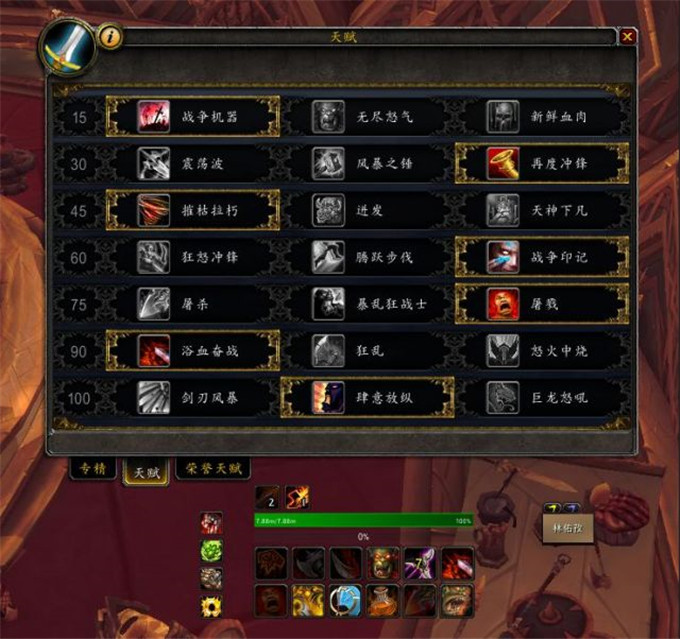Select the 震荡波 talent
The image size is (680, 639).
[192, 163]
